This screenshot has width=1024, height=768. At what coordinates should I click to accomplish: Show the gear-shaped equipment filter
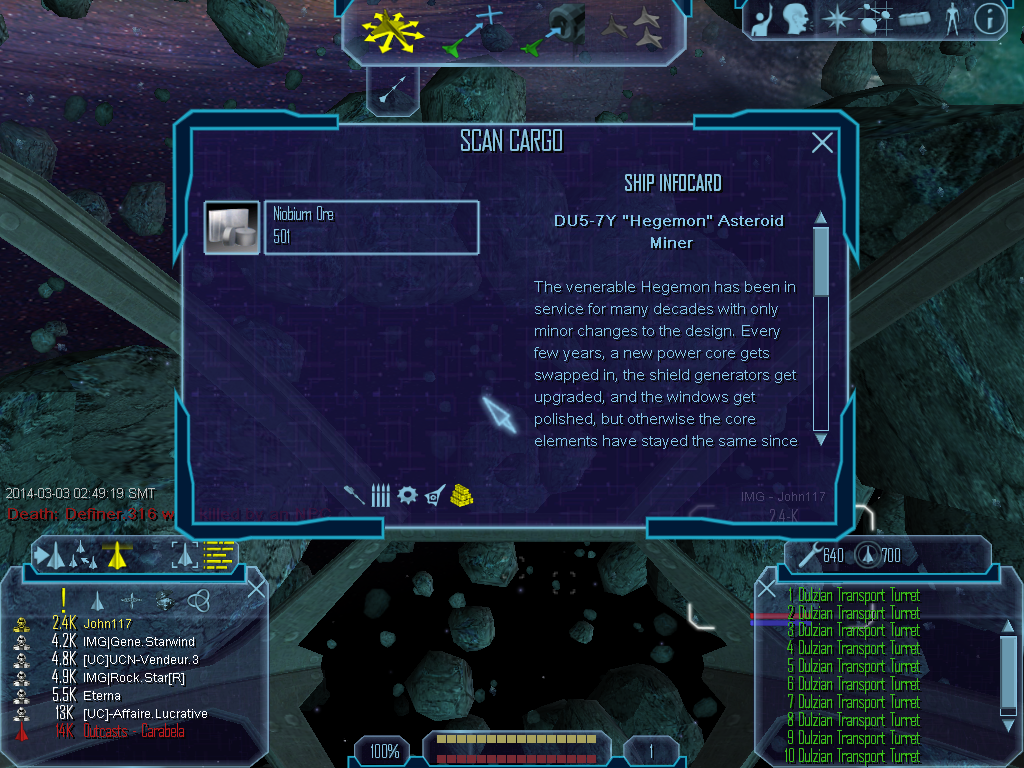407,494
